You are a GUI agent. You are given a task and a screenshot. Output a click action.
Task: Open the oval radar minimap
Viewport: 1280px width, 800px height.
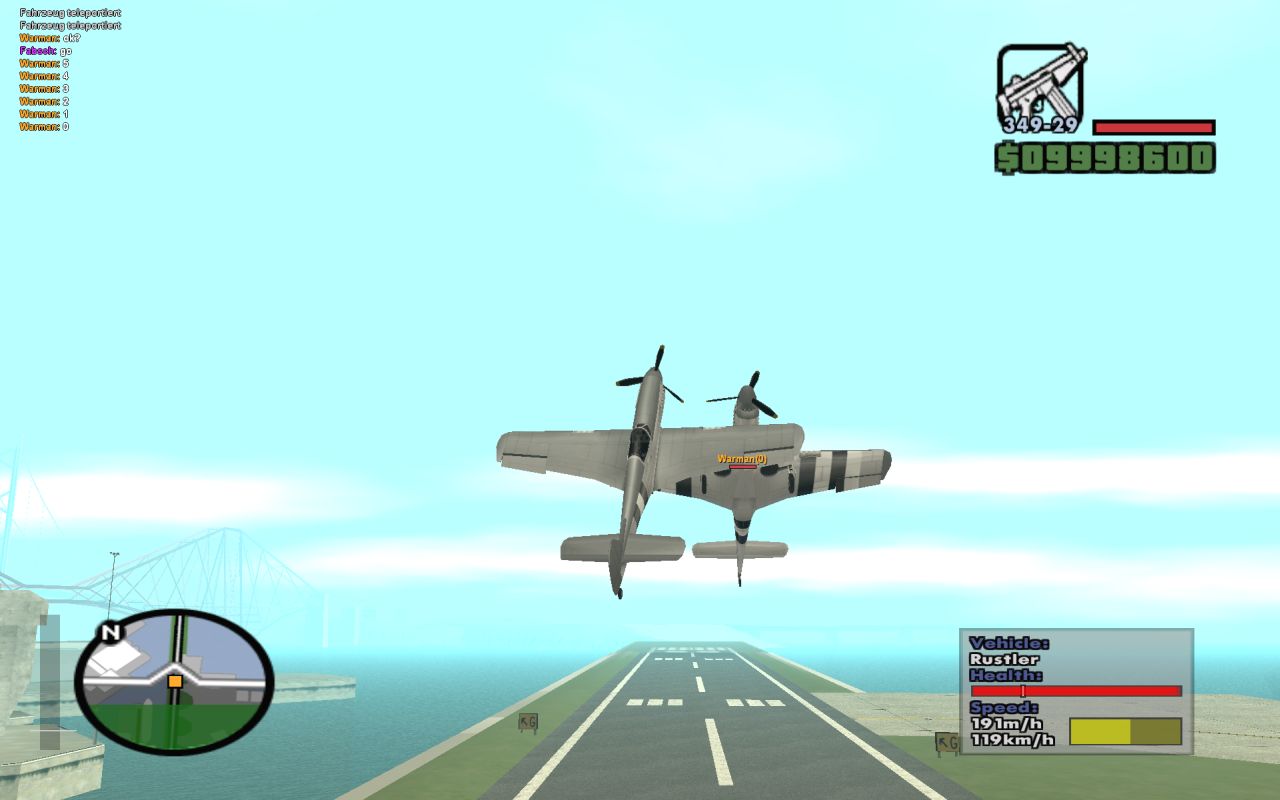point(175,683)
